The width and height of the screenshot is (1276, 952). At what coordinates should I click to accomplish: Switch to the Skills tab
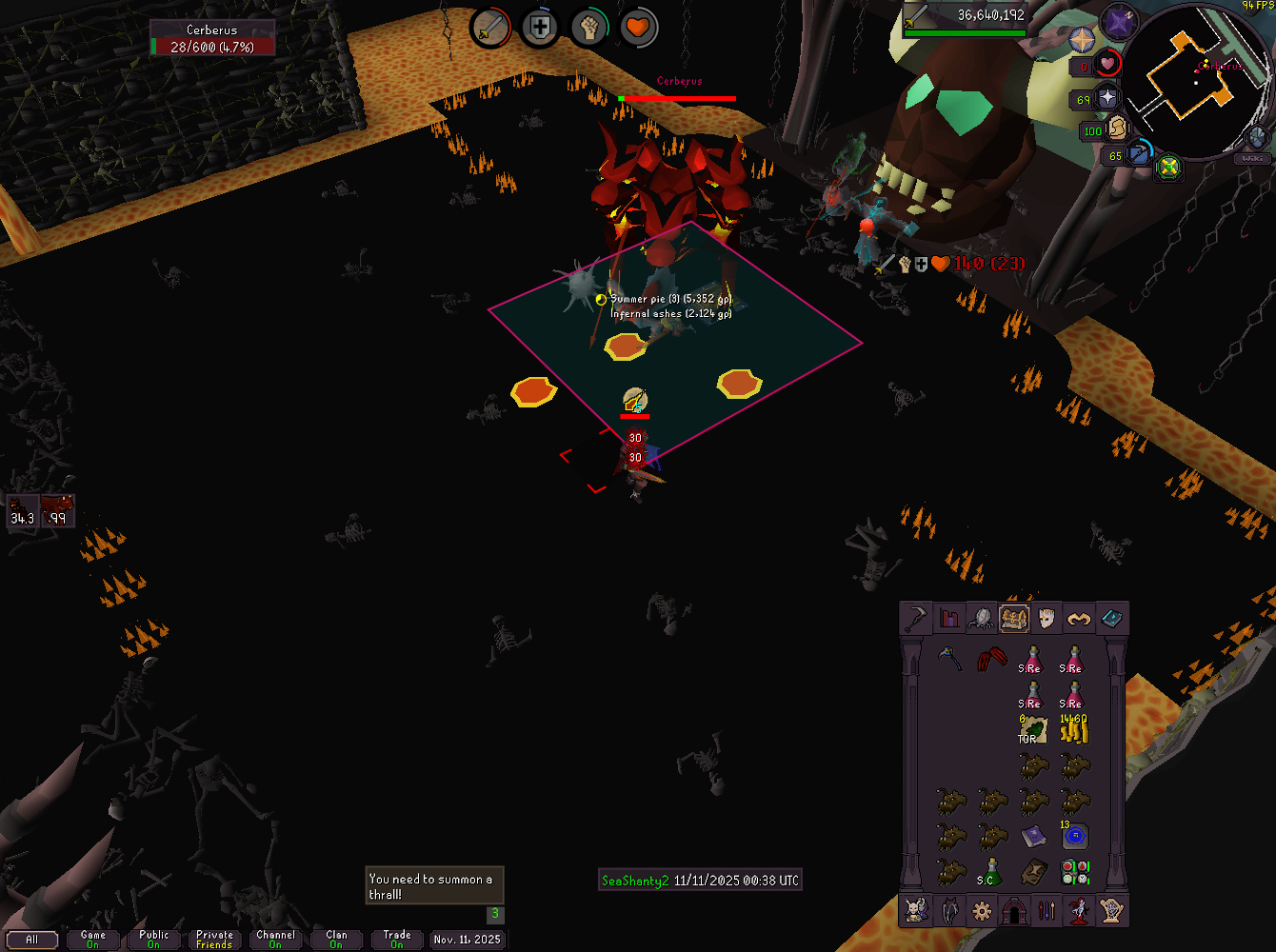(x=949, y=619)
